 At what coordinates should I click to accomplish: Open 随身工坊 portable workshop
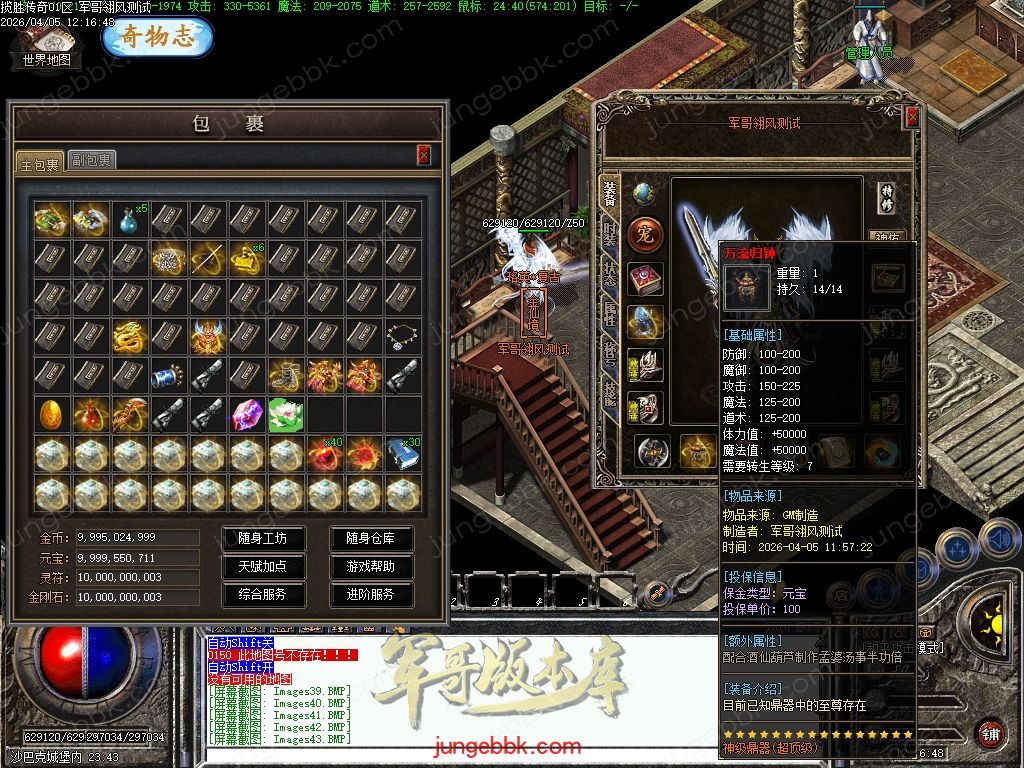point(262,538)
